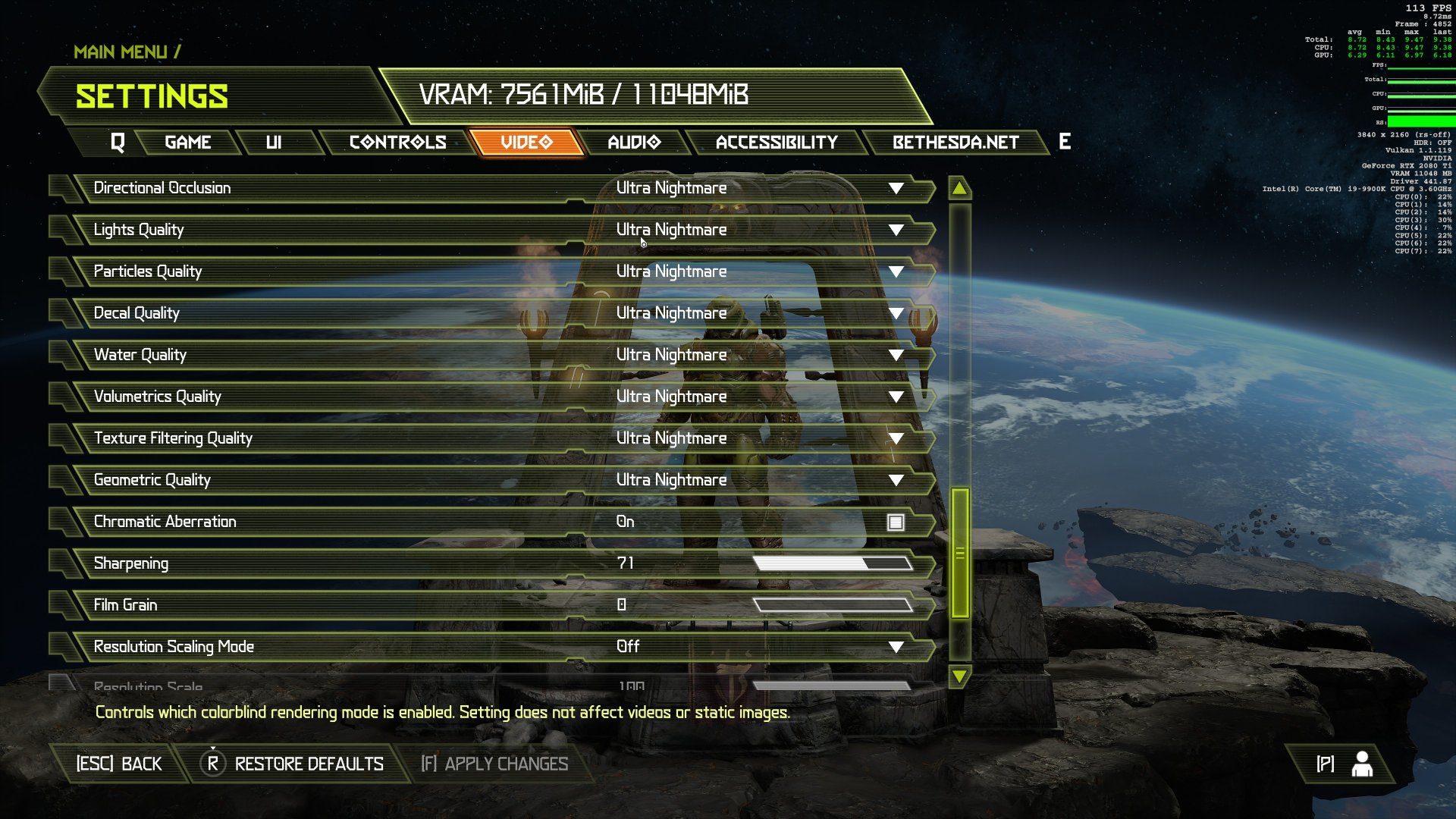Click the player profile icon

[x=1362, y=764]
